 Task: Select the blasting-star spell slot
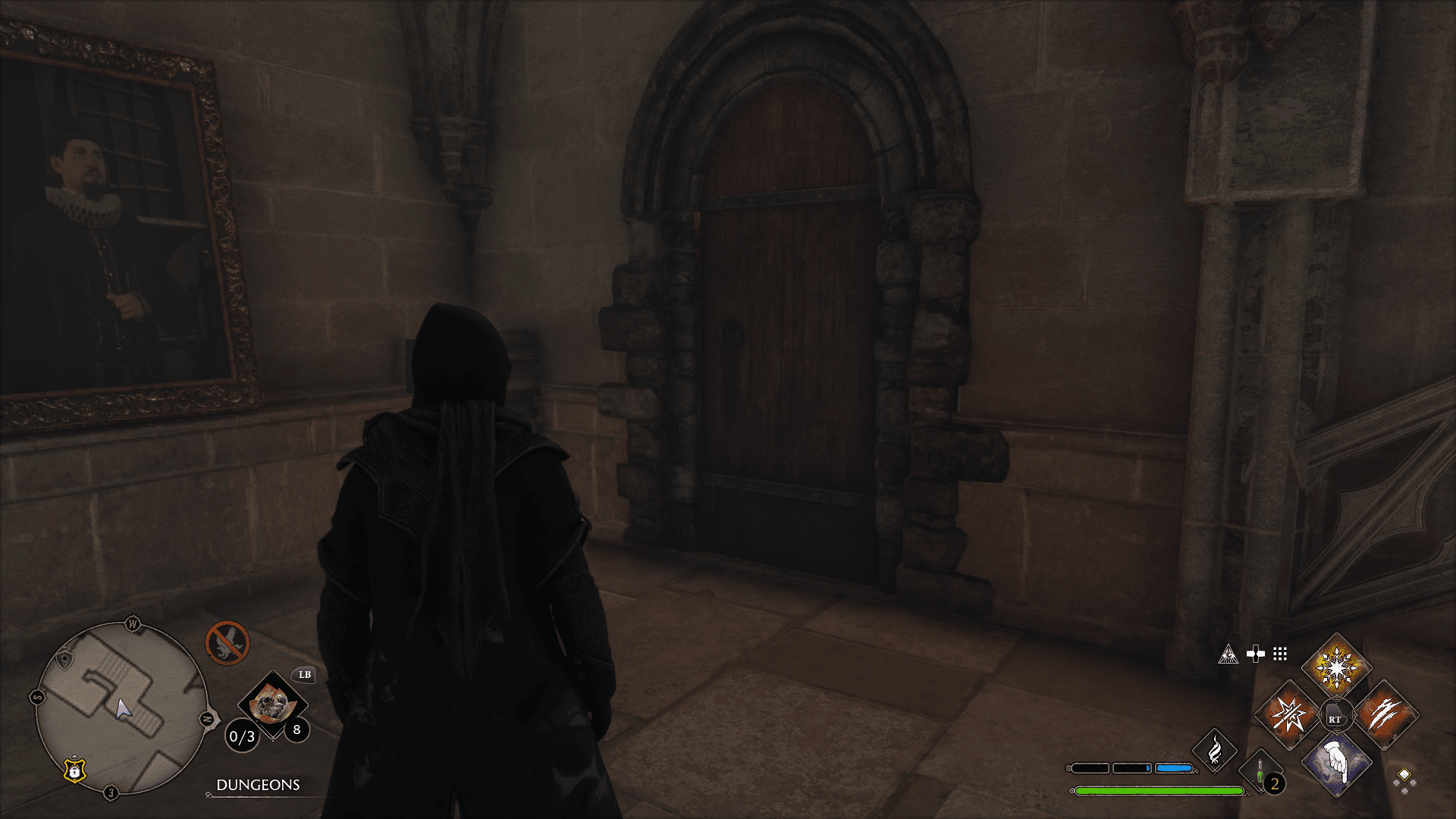pyautogui.click(x=1286, y=715)
